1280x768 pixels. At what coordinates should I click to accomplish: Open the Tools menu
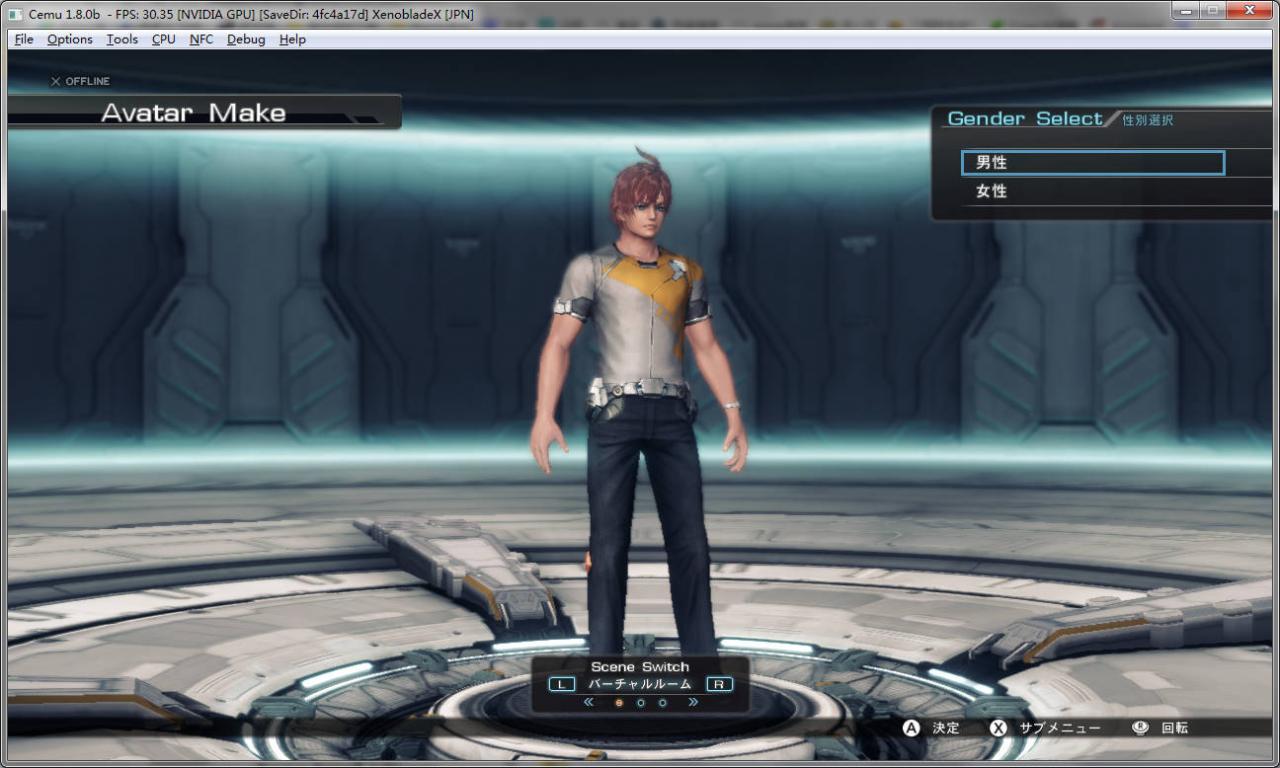pos(122,39)
